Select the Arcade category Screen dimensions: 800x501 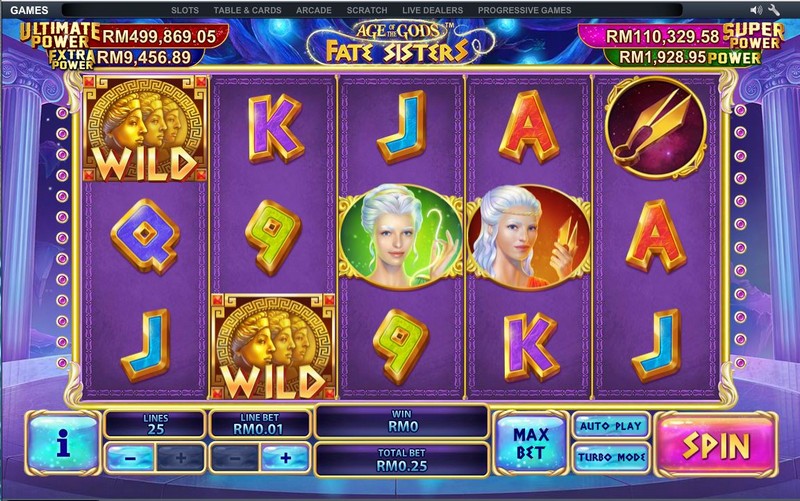pyautogui.click(x=314, y=10)
